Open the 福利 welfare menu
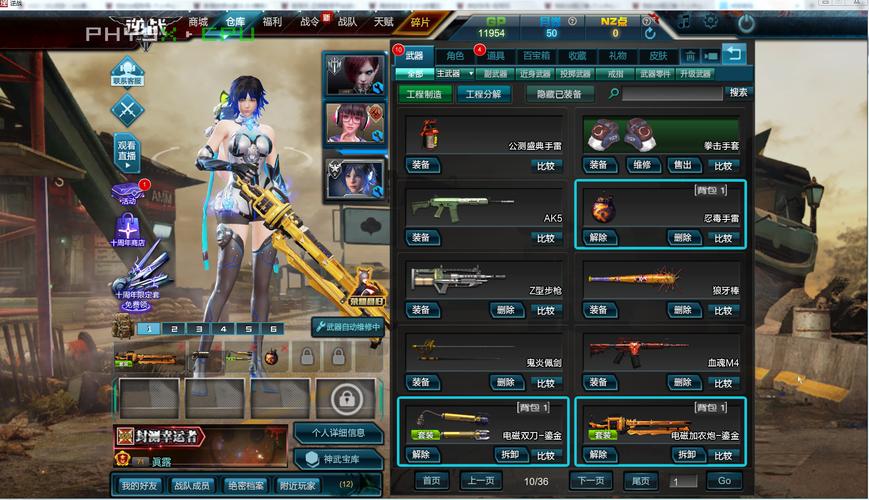This screenshot has width=869, height=500. coord(271,21)
